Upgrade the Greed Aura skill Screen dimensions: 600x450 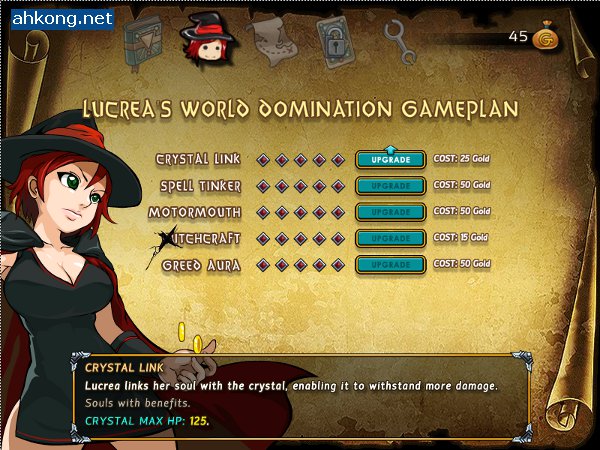point(390,264)
